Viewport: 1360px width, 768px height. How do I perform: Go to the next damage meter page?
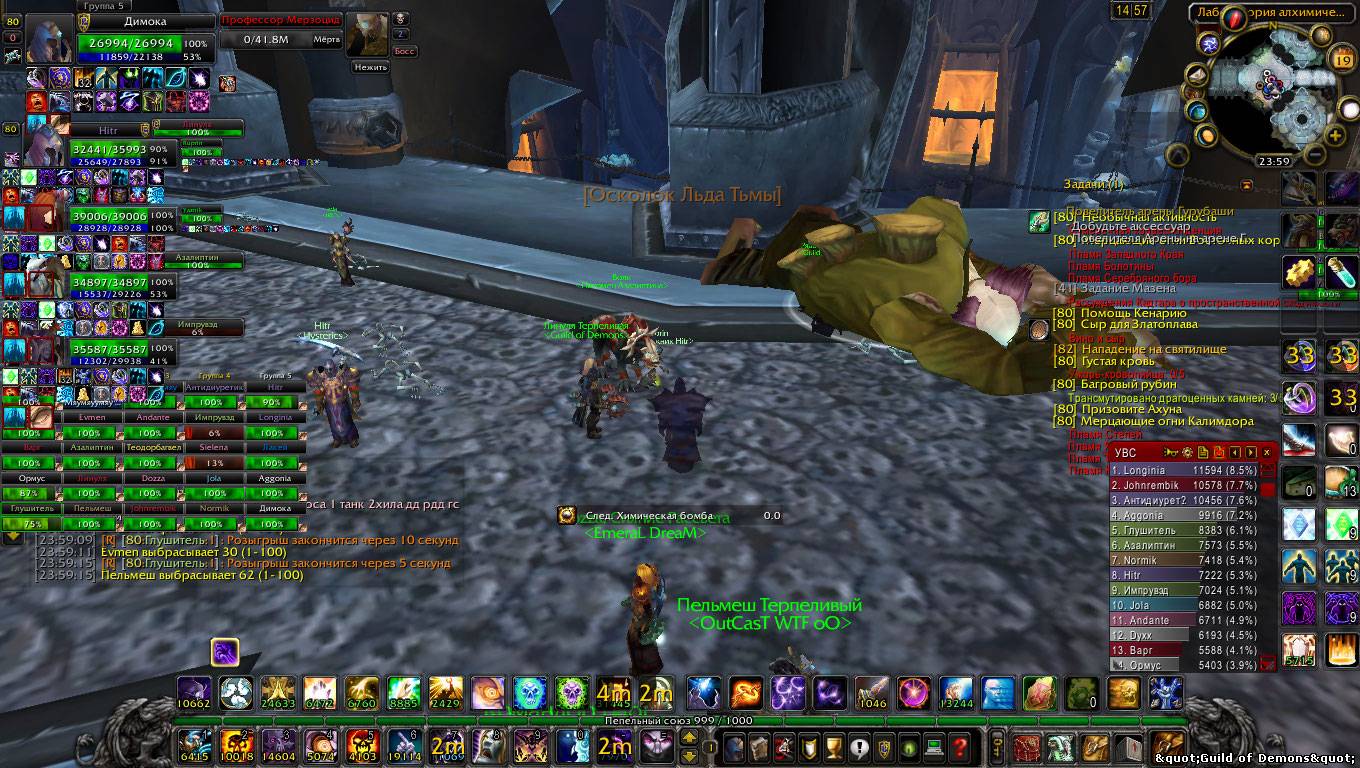[1250, 453]
